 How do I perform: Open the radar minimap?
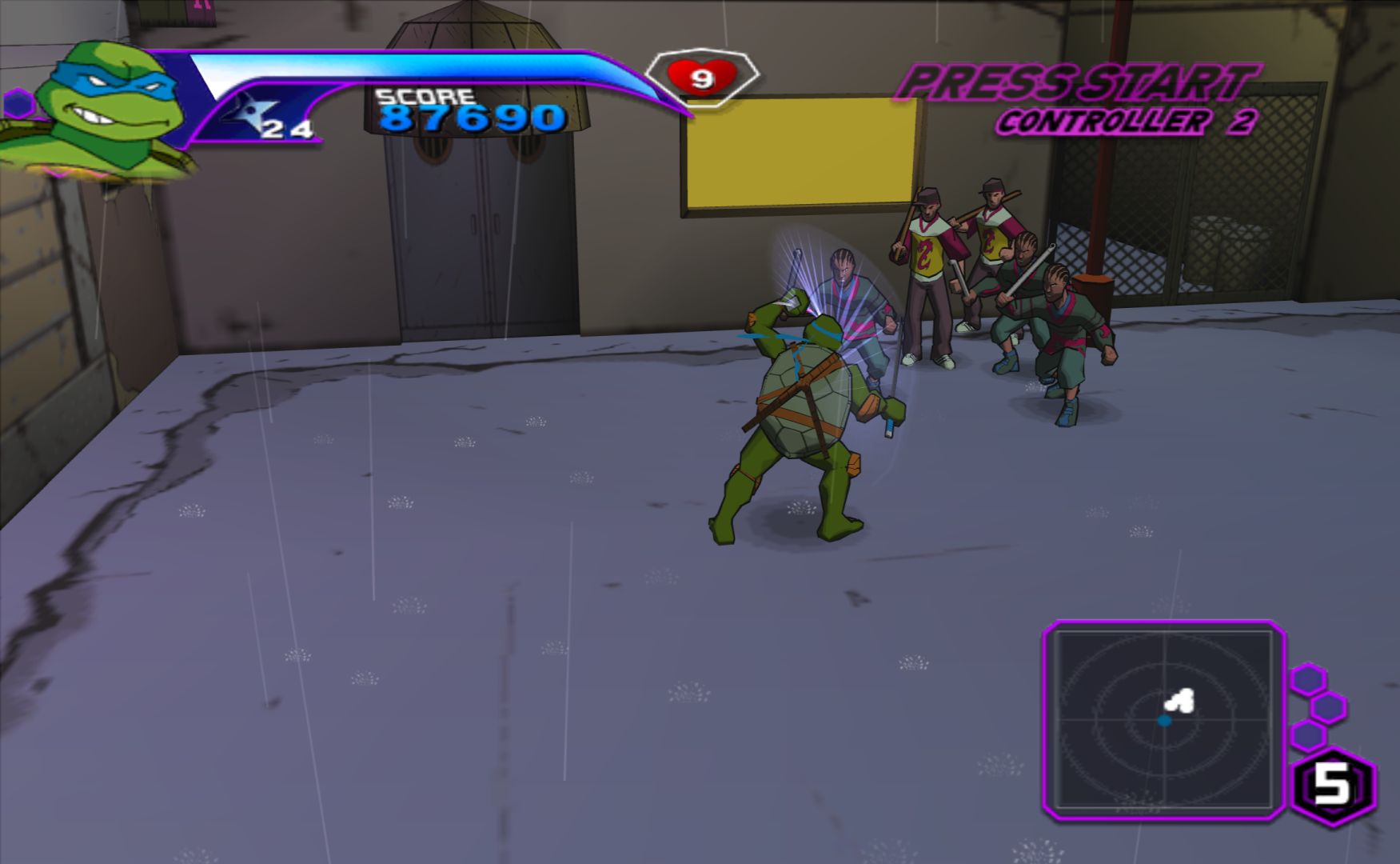click(x=1163, y=719)
